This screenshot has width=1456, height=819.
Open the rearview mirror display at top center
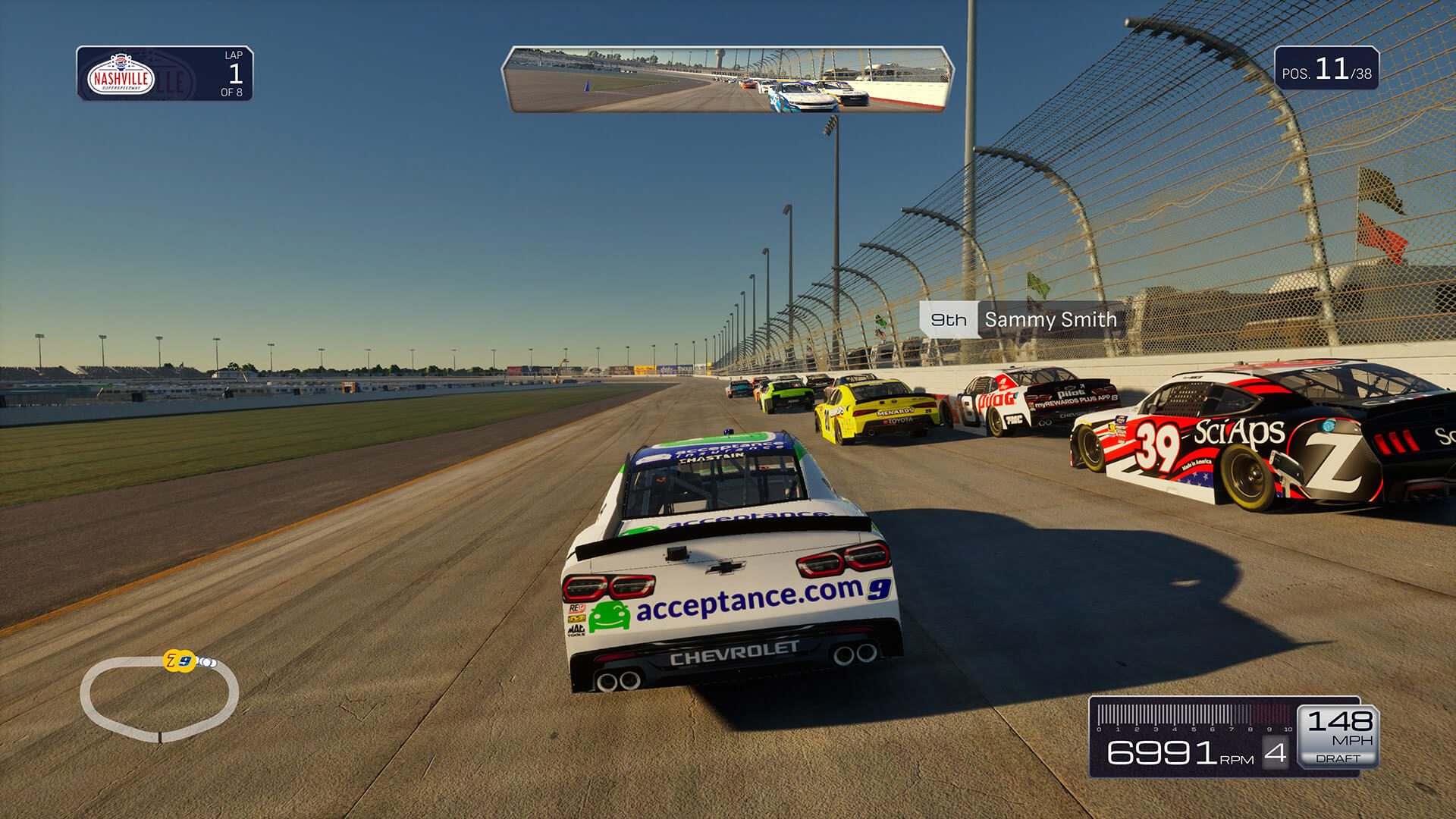pos(726,79)
